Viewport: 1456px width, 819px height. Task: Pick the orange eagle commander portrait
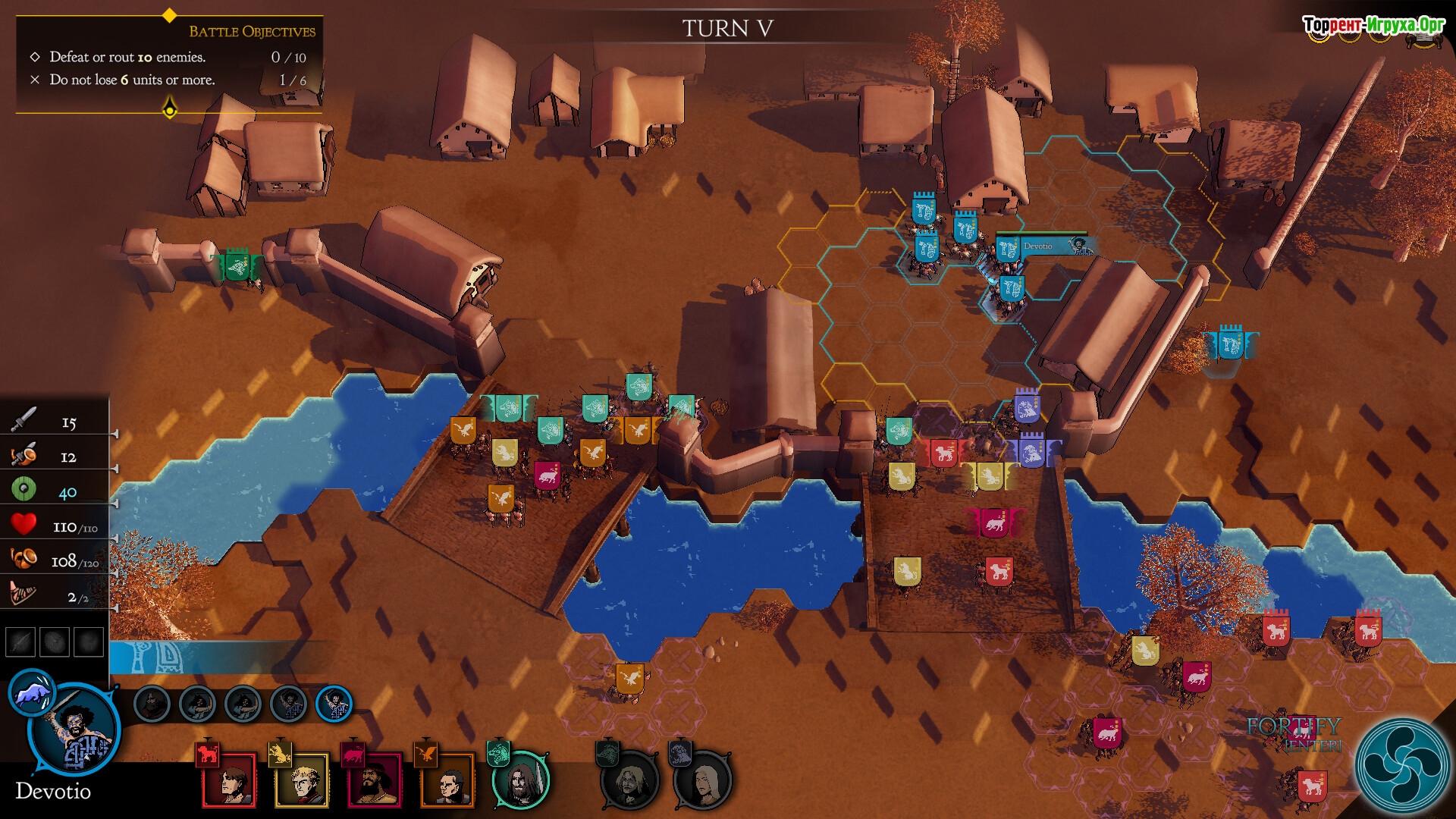447,780
